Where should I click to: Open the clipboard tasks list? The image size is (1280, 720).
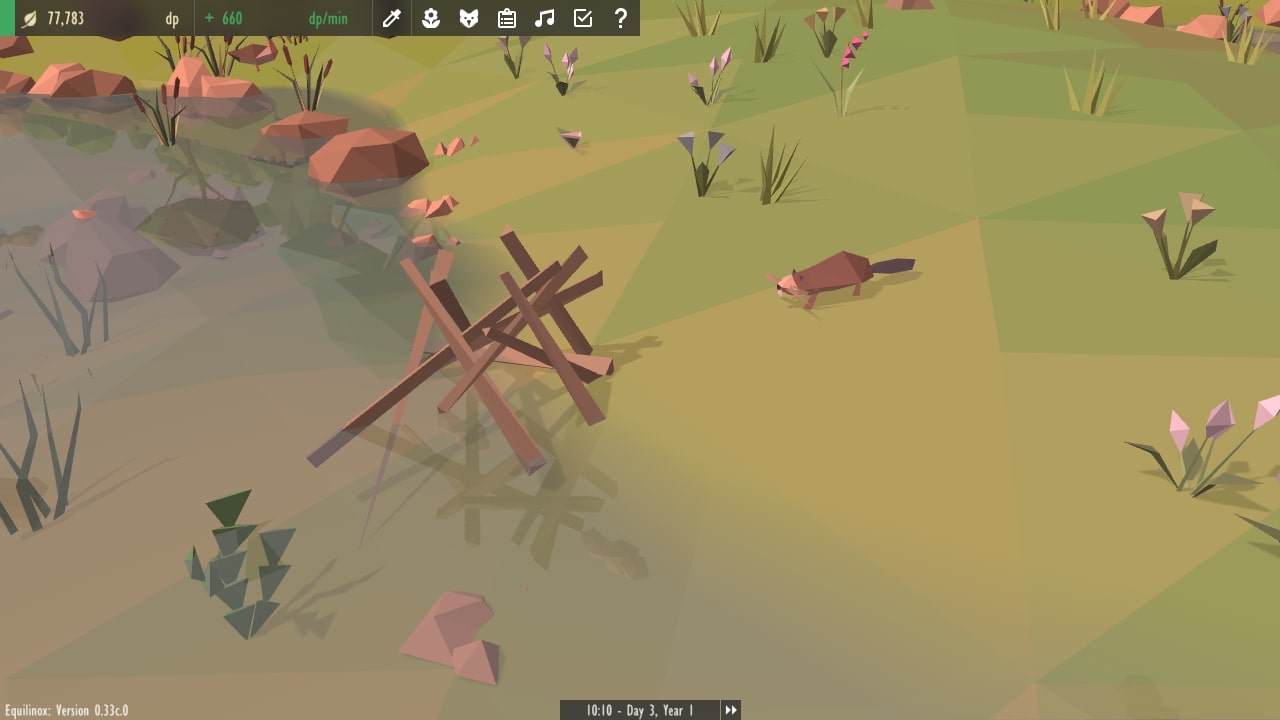(x=507, y=18)
